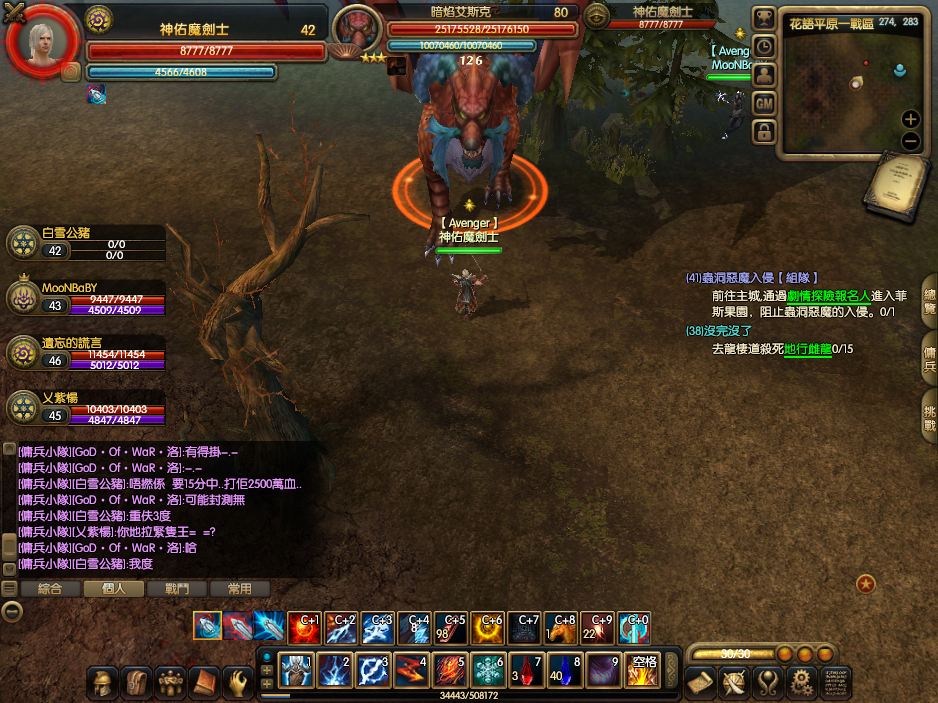Select party member 白雪公豬 frame

click(x=85, y=242)
